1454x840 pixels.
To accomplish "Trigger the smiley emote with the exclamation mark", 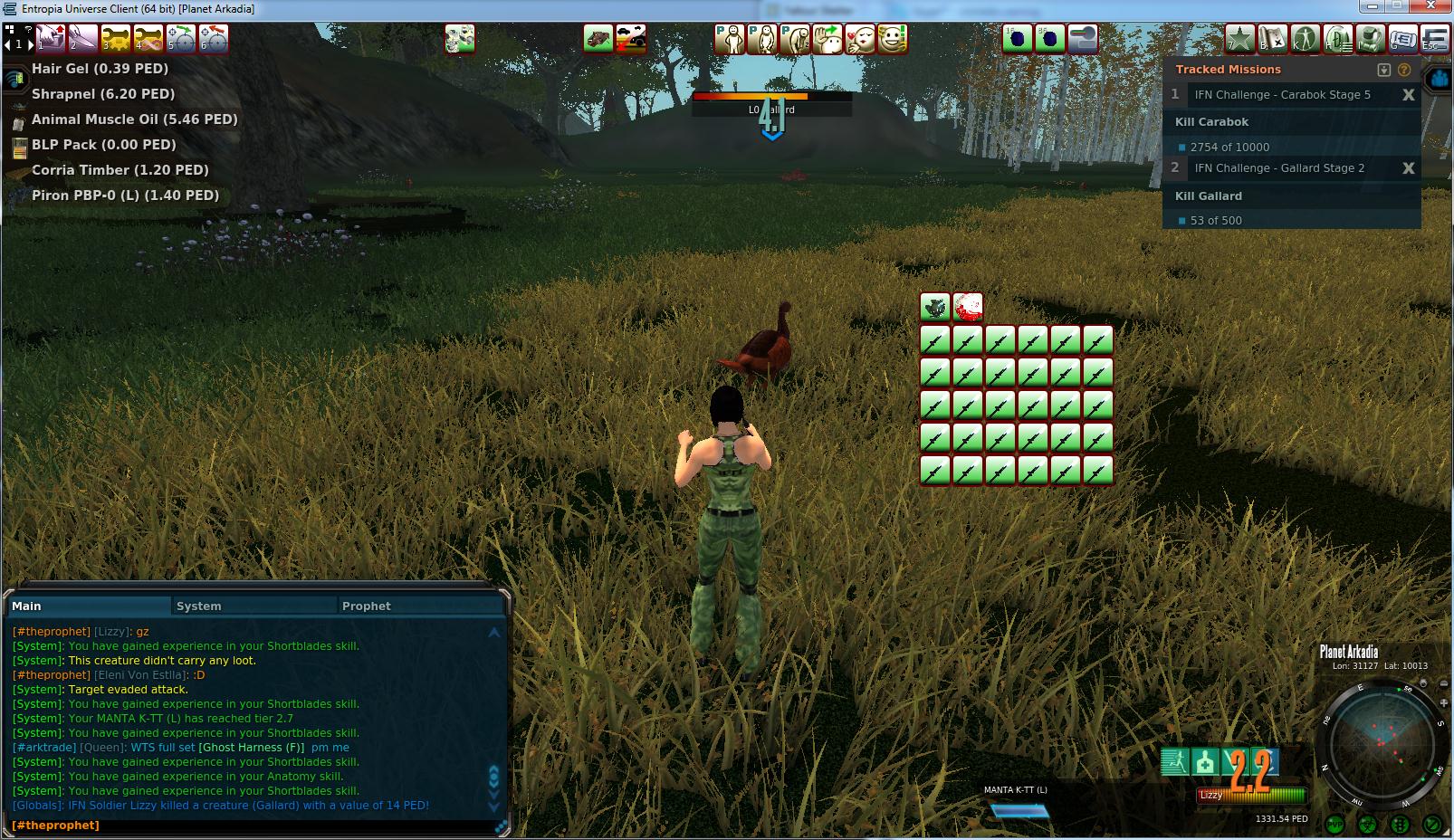I will click(x=893, y=39).
